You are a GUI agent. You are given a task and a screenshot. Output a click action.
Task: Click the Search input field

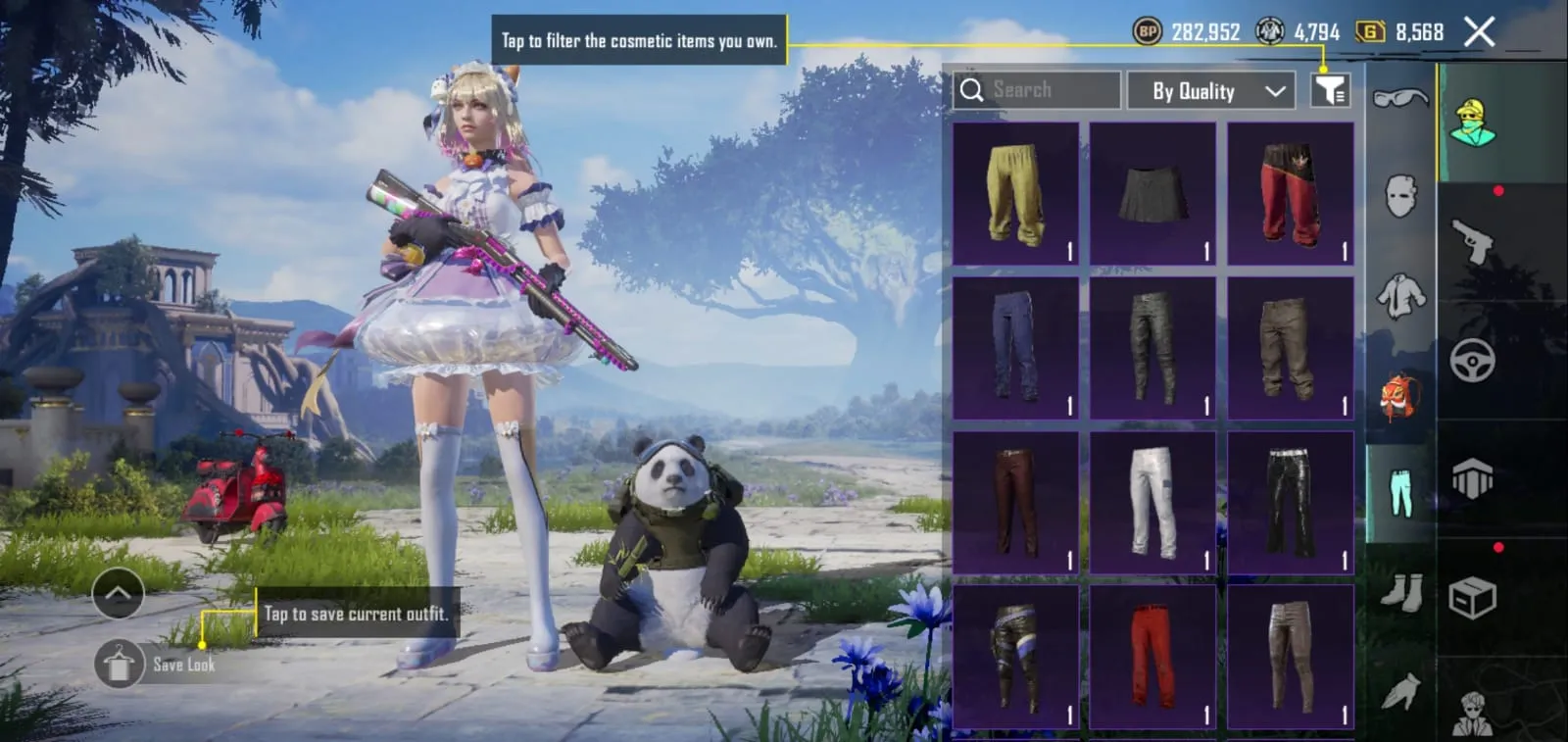point(1034,90)
